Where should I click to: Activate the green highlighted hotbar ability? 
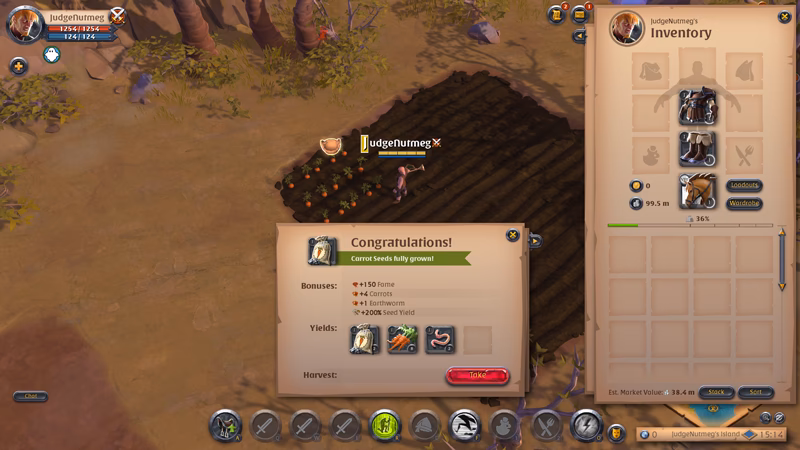click(385, 426)
